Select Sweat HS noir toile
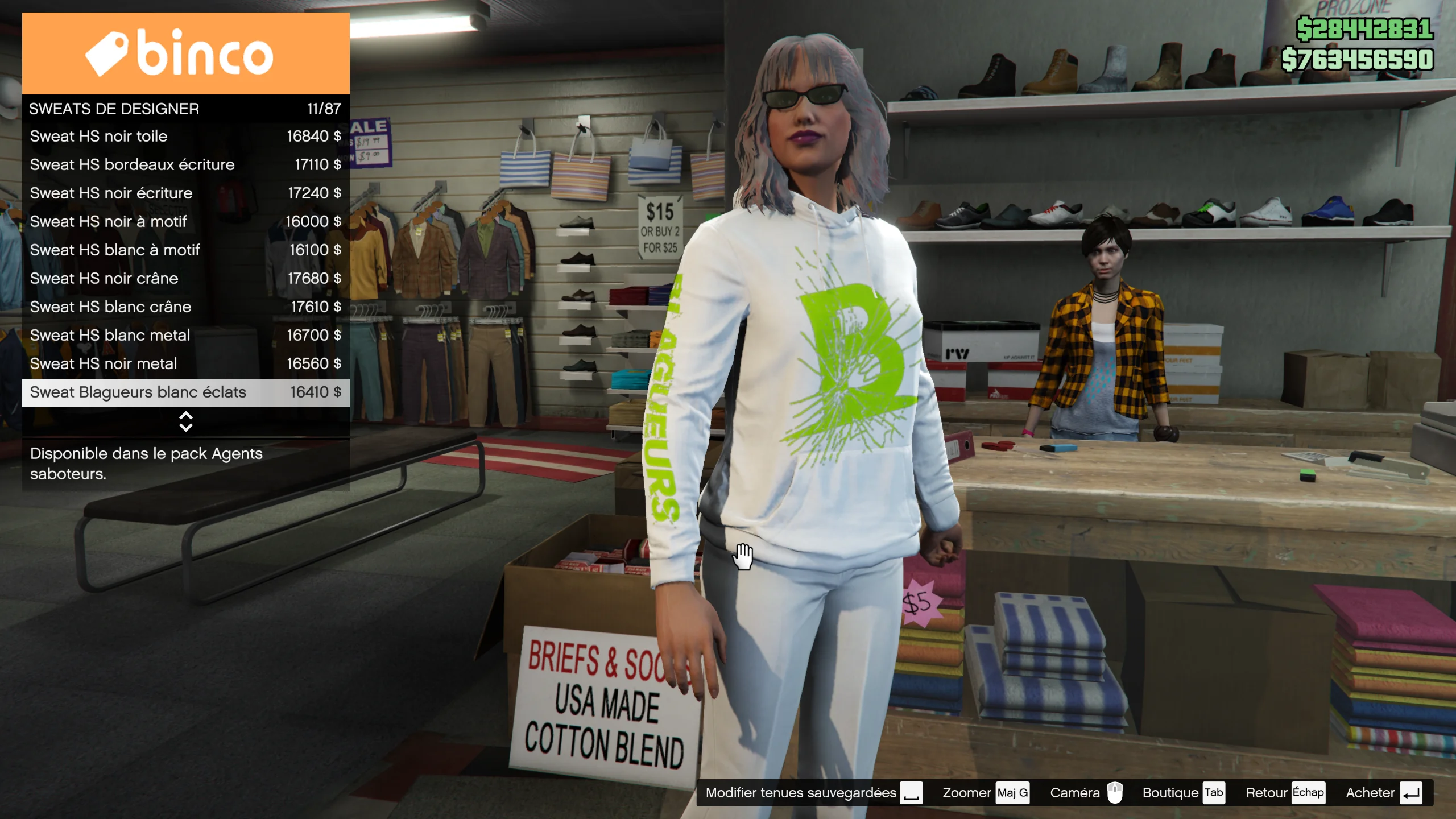1456x819 pixels. [185, 136]
